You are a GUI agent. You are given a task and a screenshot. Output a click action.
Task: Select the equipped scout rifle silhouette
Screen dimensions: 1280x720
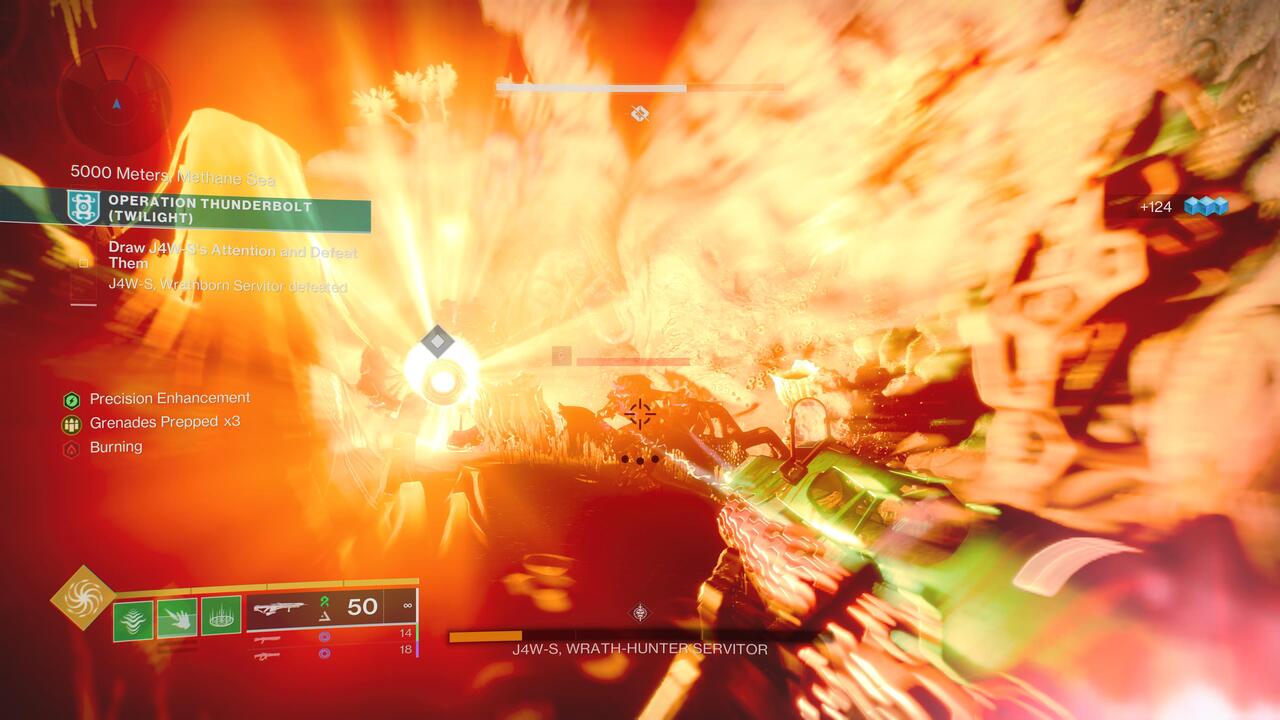[283, 605]
